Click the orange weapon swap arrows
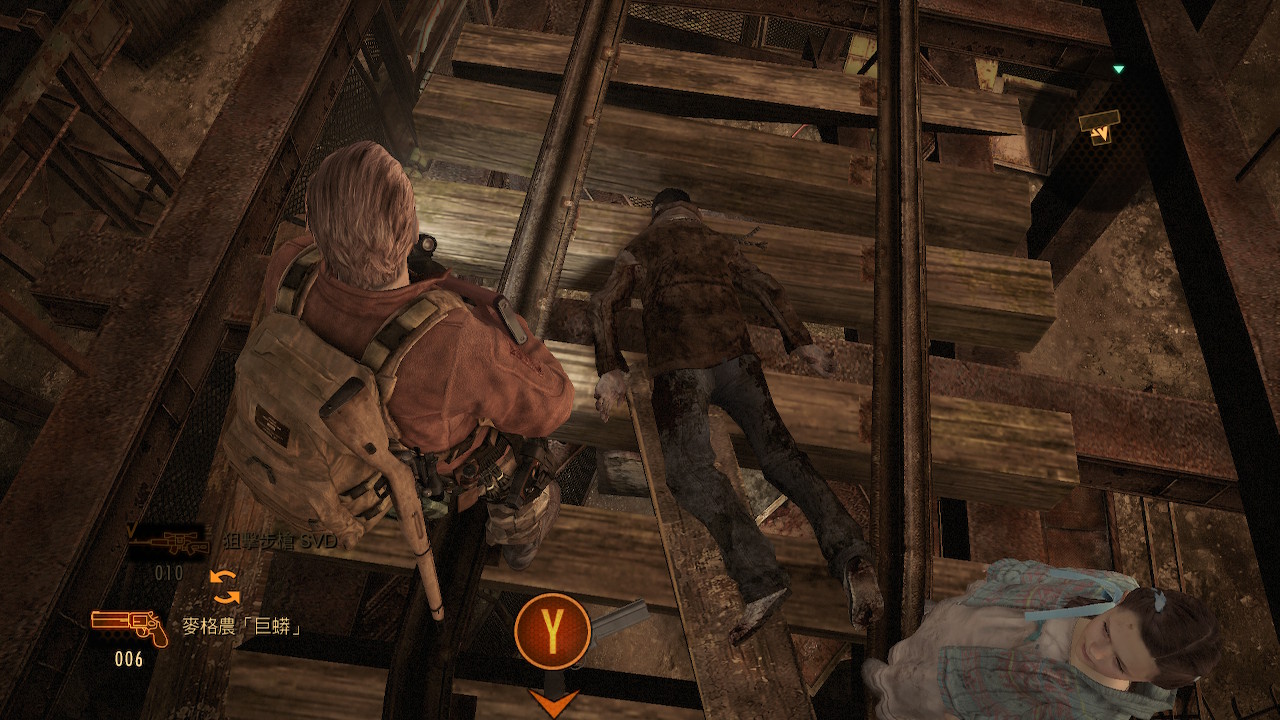 coord(225,587)
